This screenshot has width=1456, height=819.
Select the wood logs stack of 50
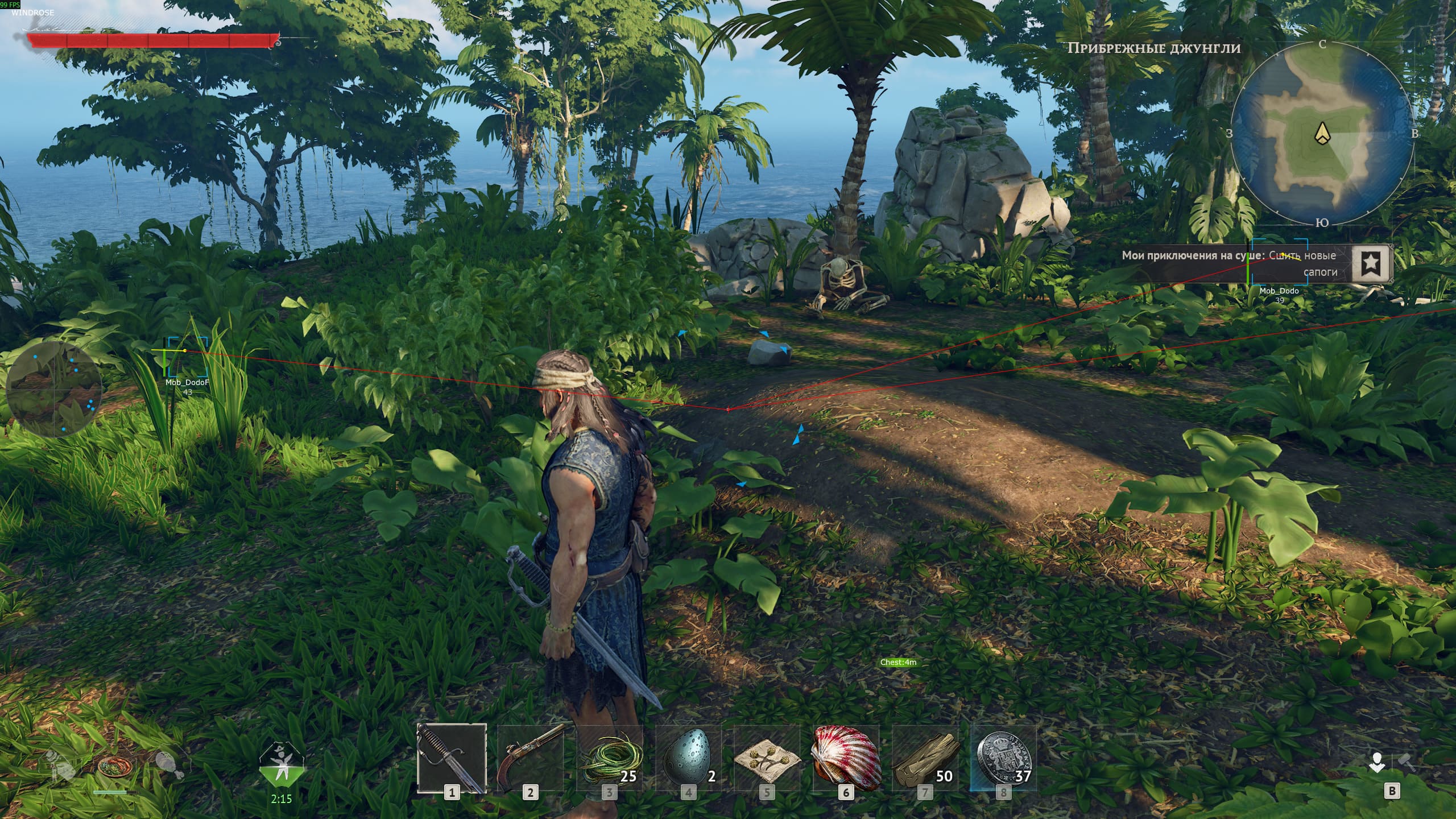[925, 758]
